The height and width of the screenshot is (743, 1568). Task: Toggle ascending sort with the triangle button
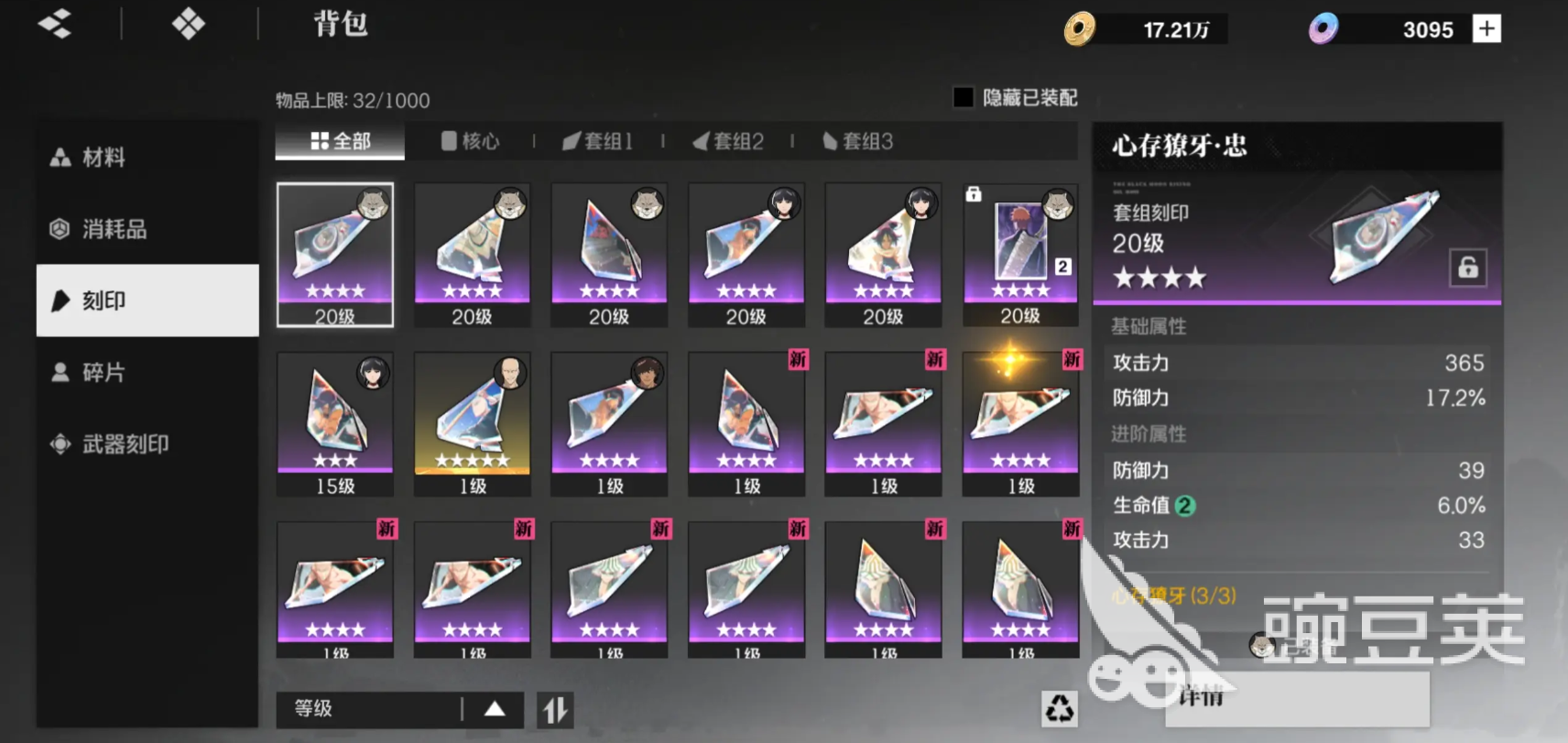coord(495,708)
